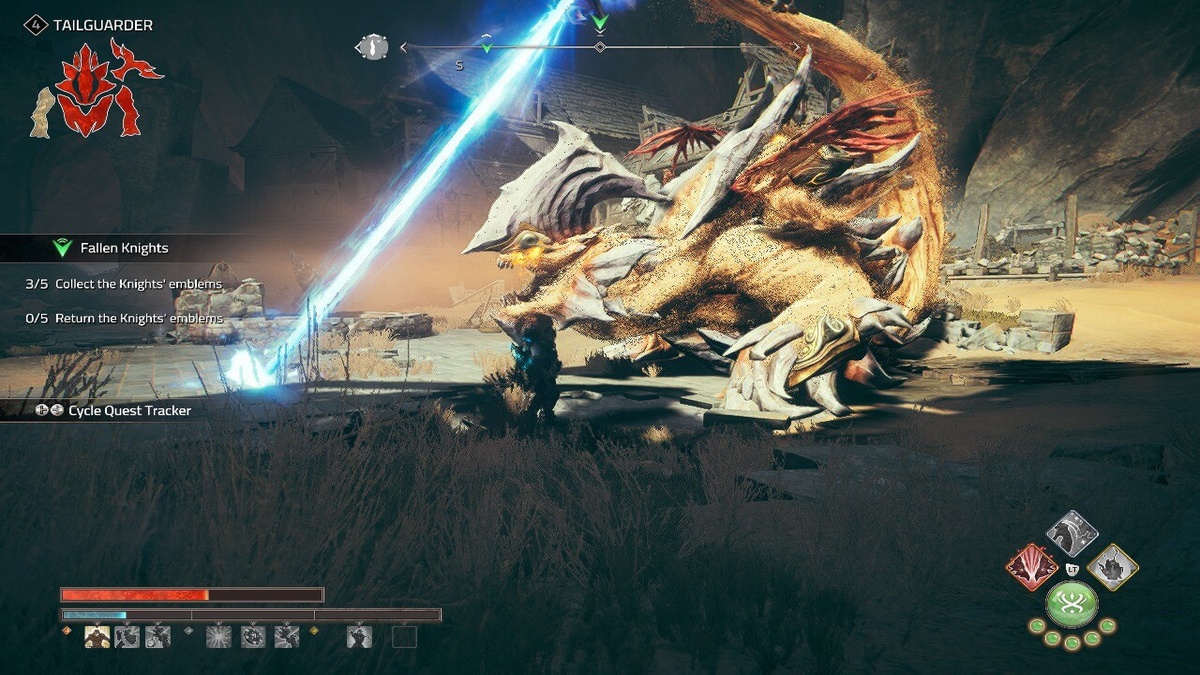
Task: Click the green round healing orb
Action: point(1072,604)
